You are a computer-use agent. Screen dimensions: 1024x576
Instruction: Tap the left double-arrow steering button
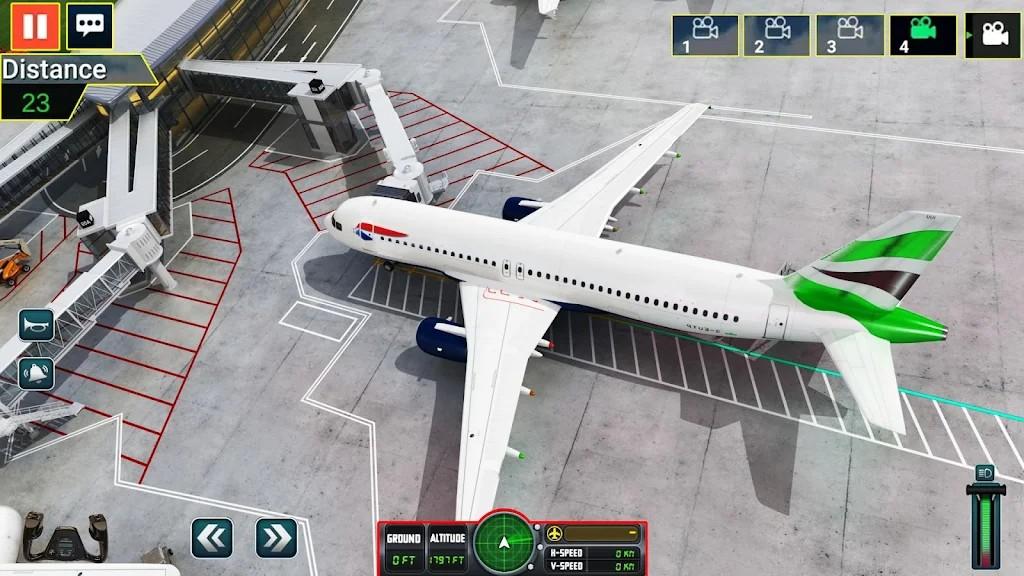click(212, 538)
